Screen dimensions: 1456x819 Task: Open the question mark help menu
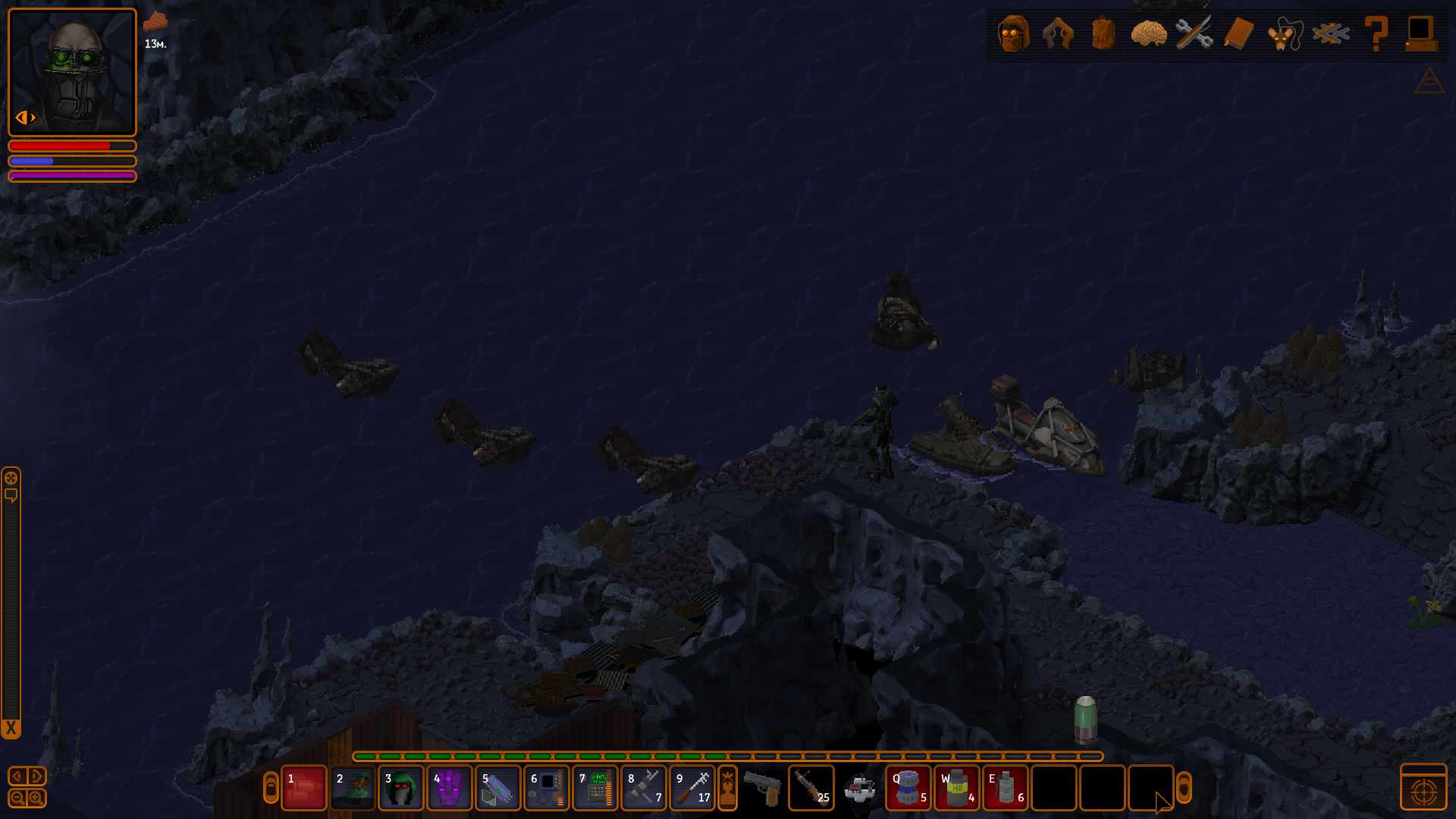tap(1376, 33)
